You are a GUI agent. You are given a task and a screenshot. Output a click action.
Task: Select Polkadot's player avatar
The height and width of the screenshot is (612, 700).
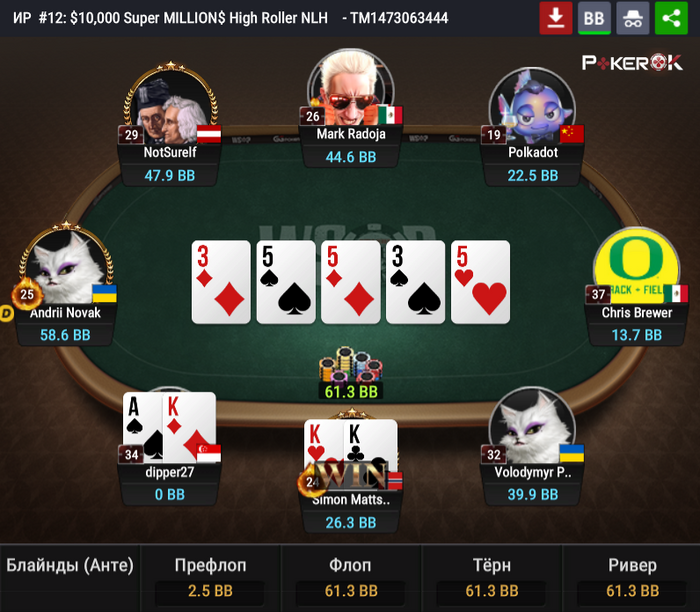pyautogui.click(x=532, y=105)
